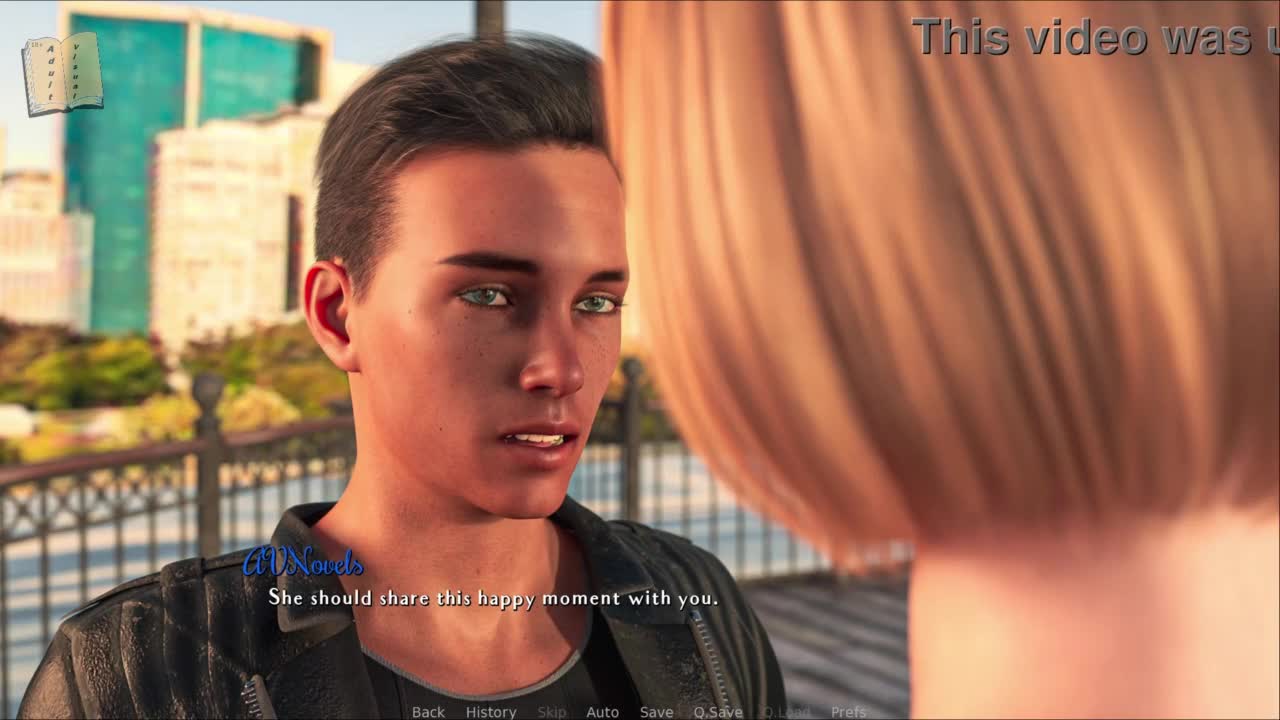Quick save with Q.Save

pos(718,712)
